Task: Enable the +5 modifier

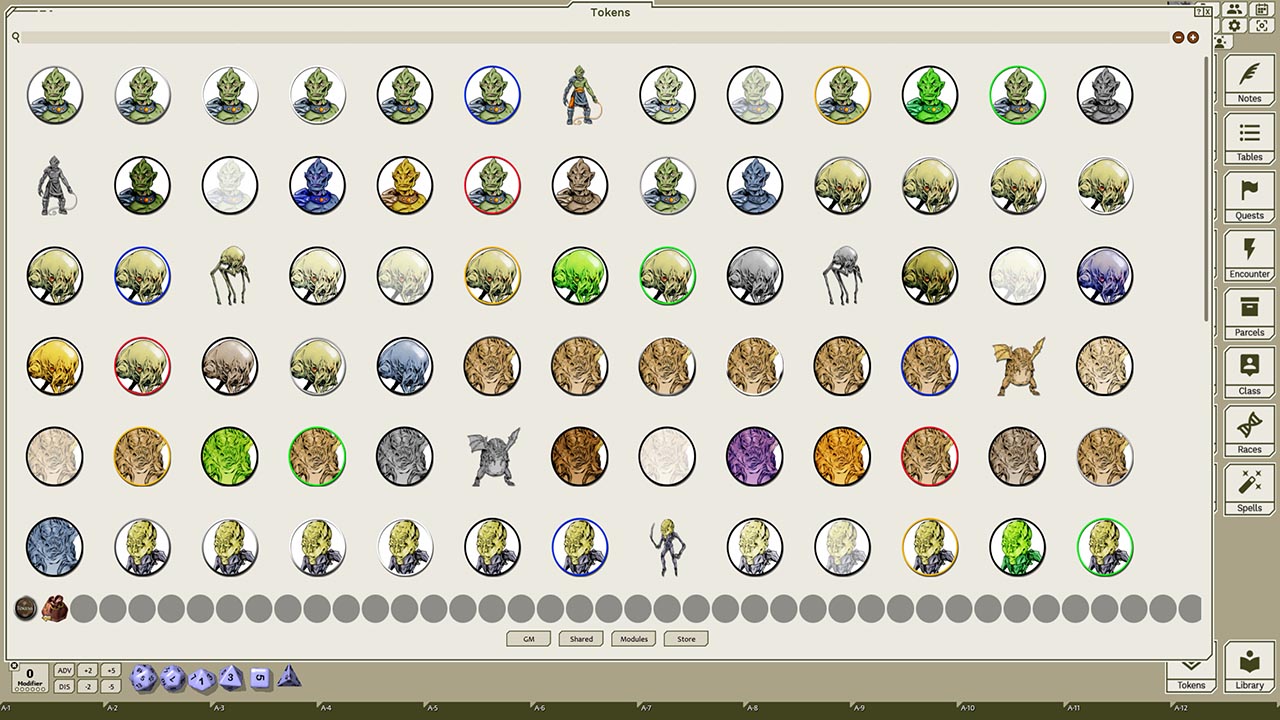Action: pos(111,670)
